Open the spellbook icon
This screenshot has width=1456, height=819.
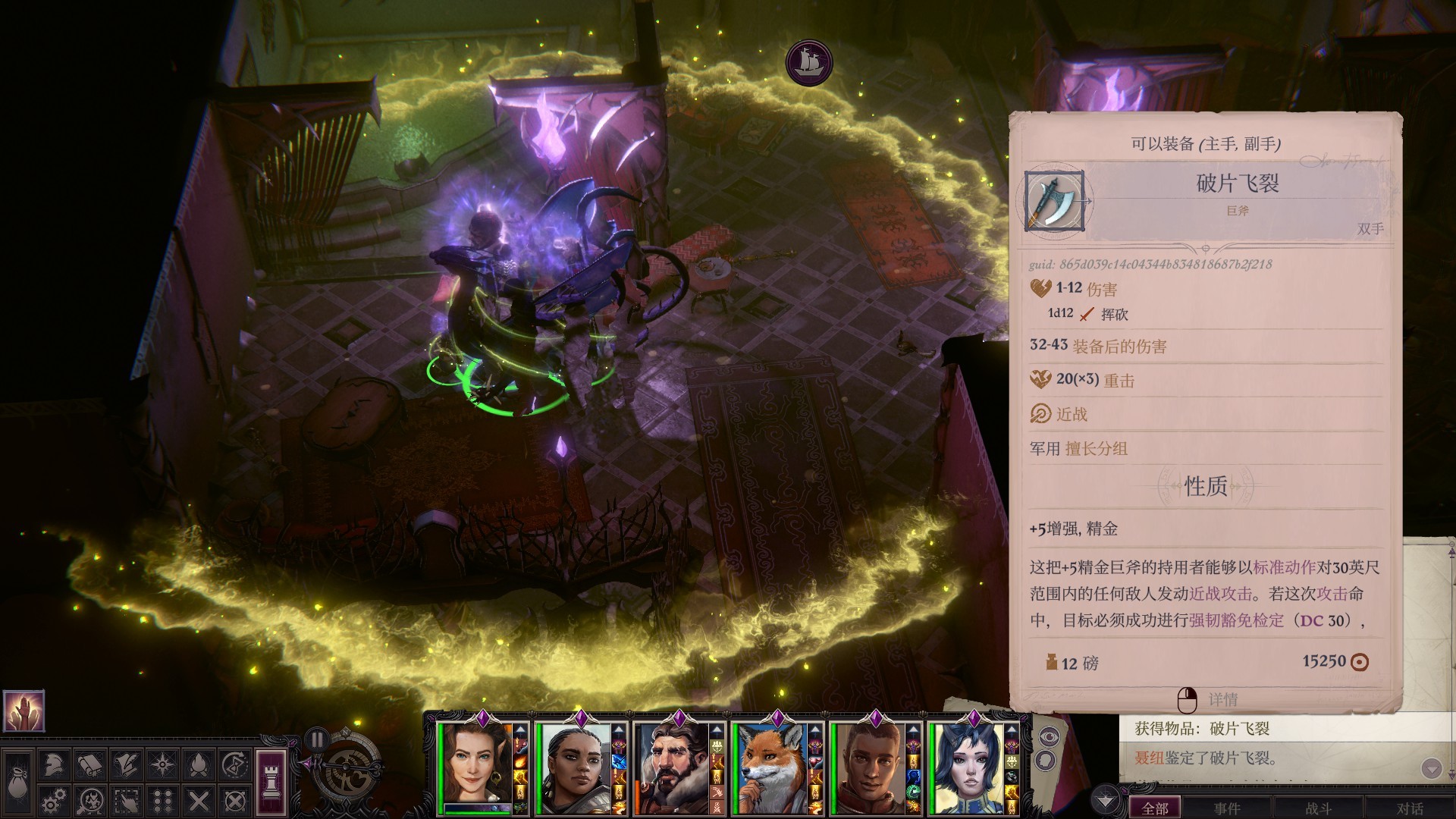pos(90,764)
